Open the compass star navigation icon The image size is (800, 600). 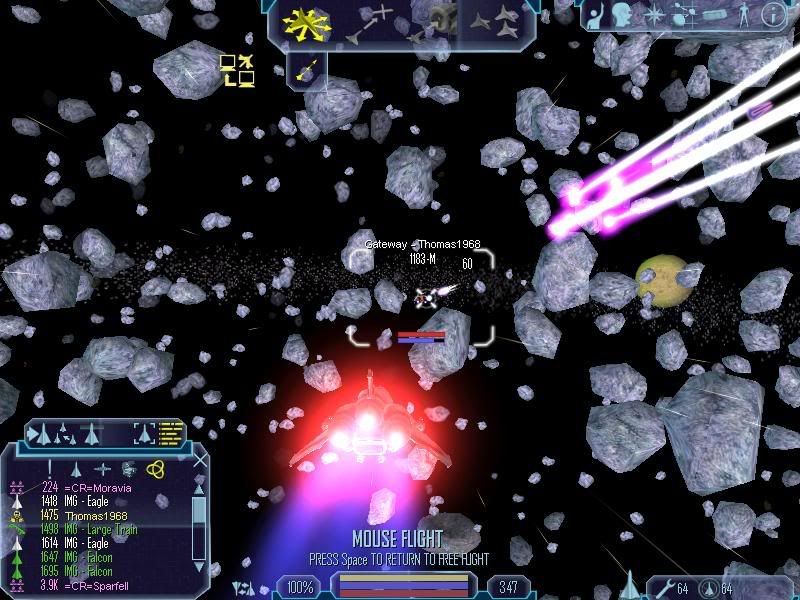(653, 15)
